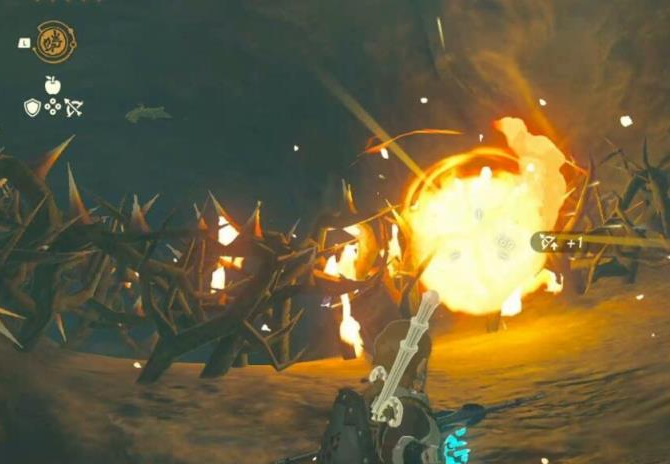The image size is (670, 464).
Task: Open the apple quick-item icon
Action: [53, 85]
